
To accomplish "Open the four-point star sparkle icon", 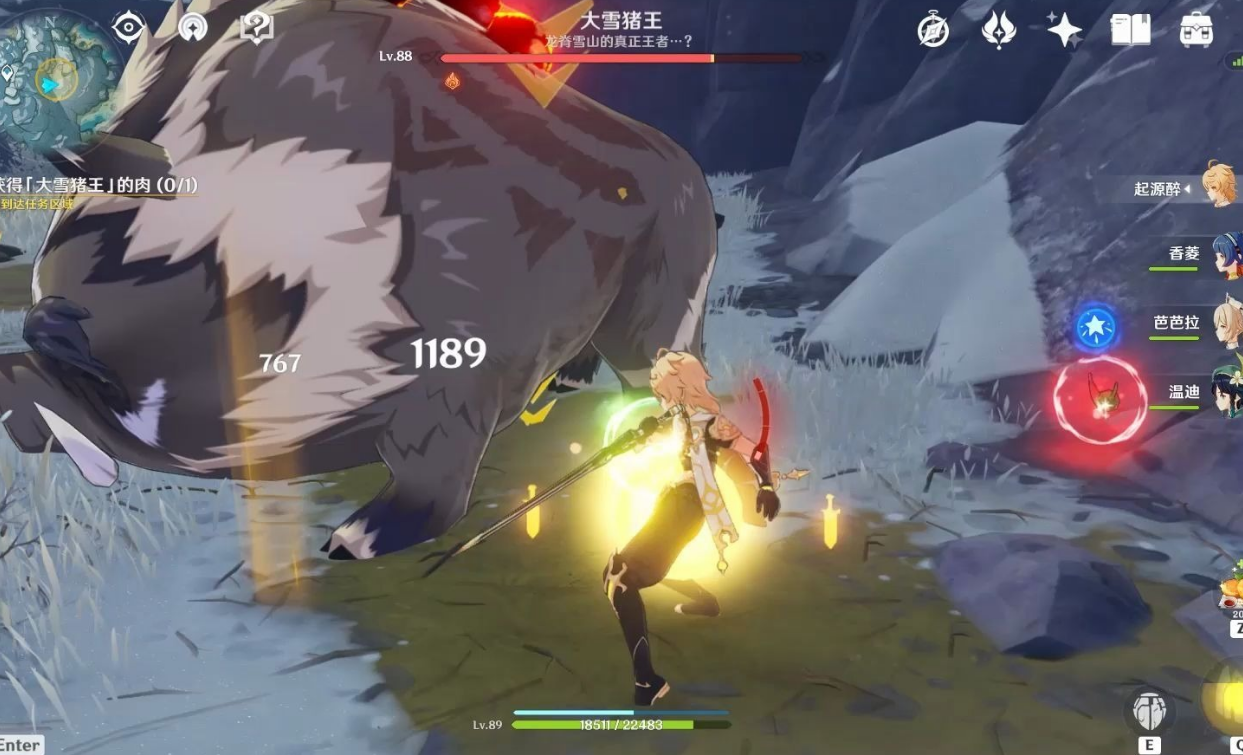I will [1064, 31].
